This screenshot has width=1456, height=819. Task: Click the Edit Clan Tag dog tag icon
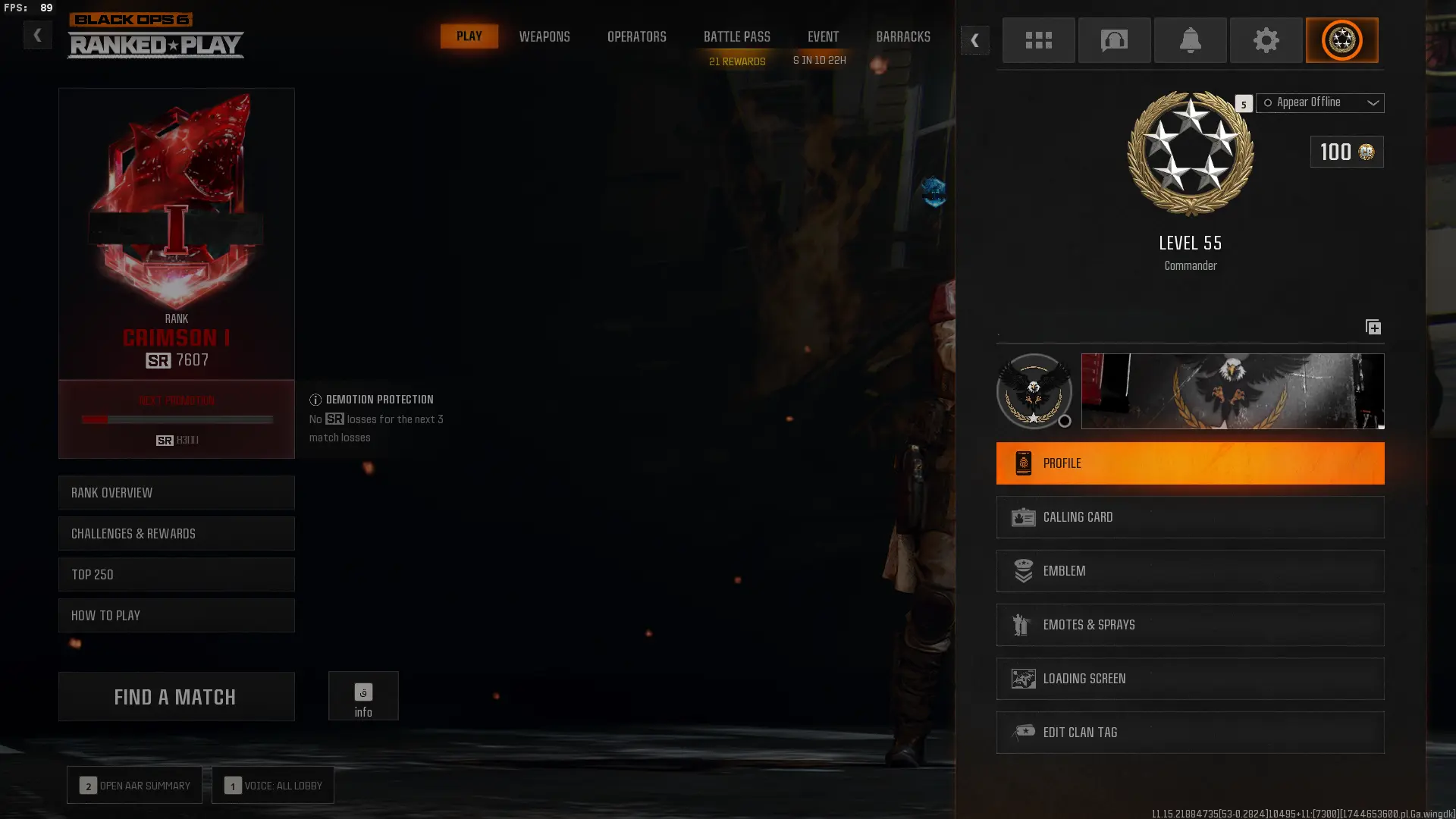pos(1025,732)
